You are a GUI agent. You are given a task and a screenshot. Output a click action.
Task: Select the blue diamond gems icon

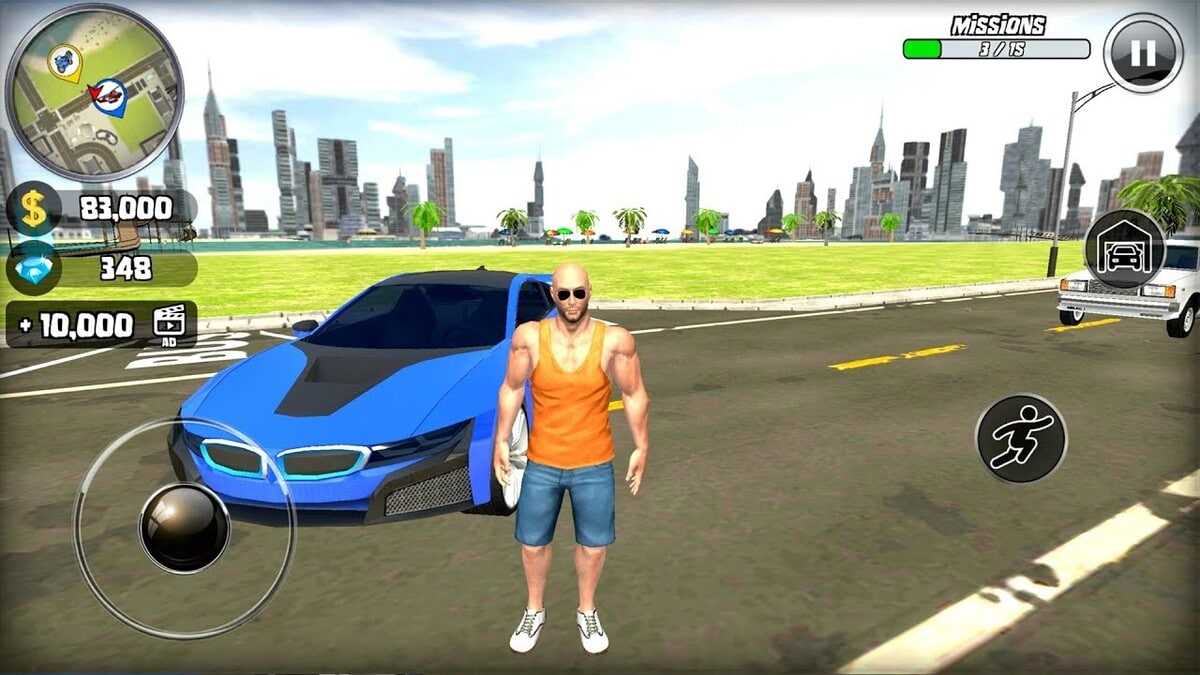(x=34, y=268)
